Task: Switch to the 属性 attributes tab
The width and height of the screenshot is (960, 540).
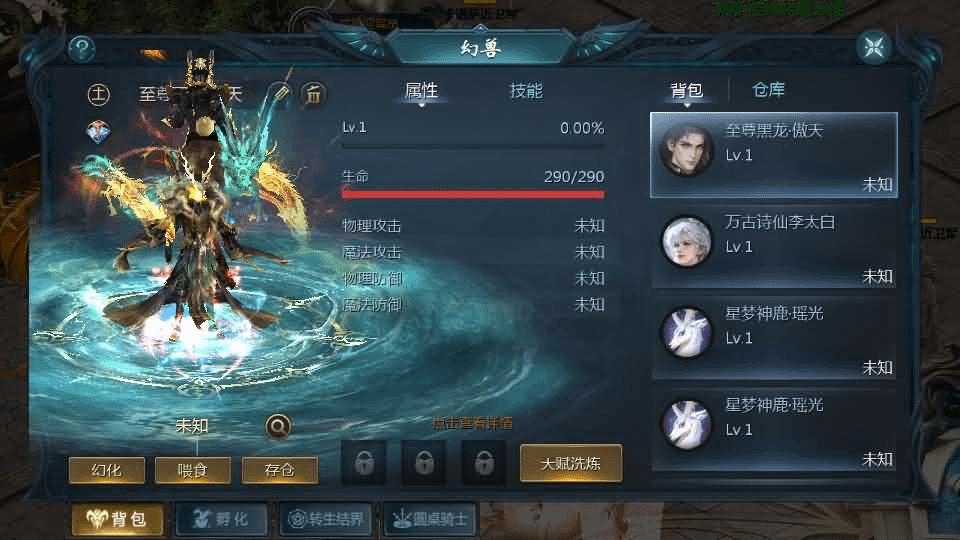Action: pyautogui.click(x=421, y=91)
